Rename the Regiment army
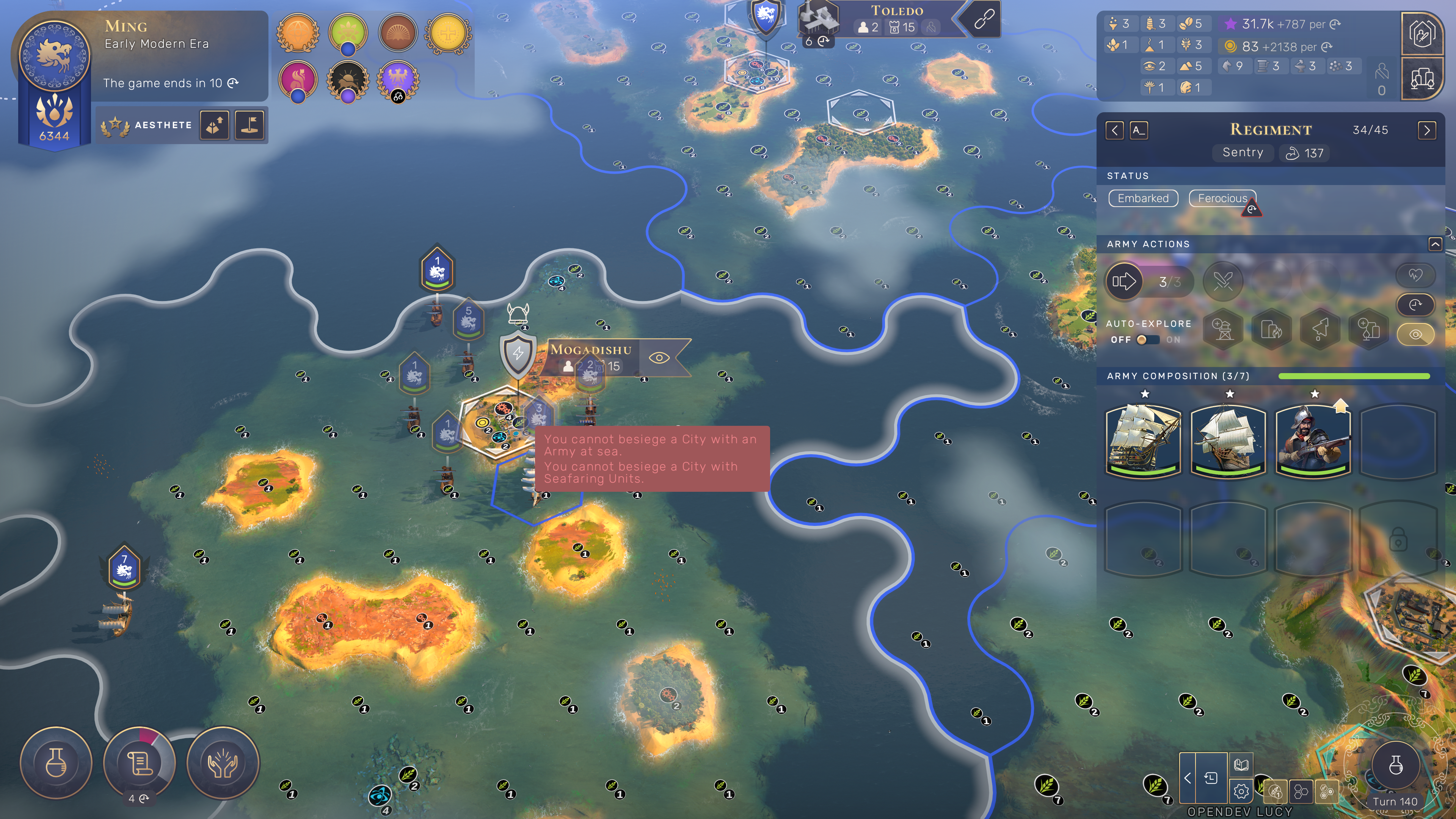 tap(1138, 130)
